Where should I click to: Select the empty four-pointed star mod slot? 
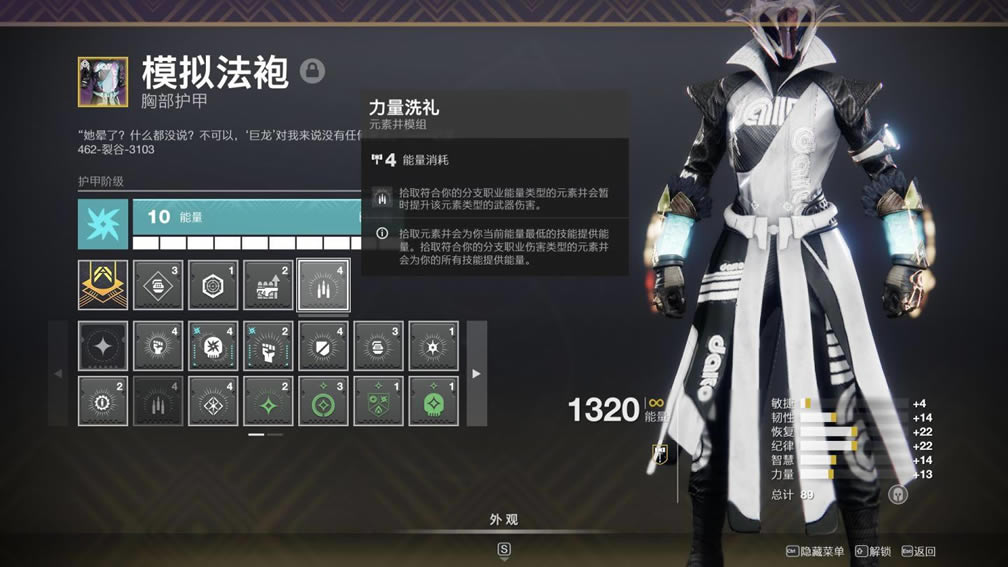[x=103, y=346]
